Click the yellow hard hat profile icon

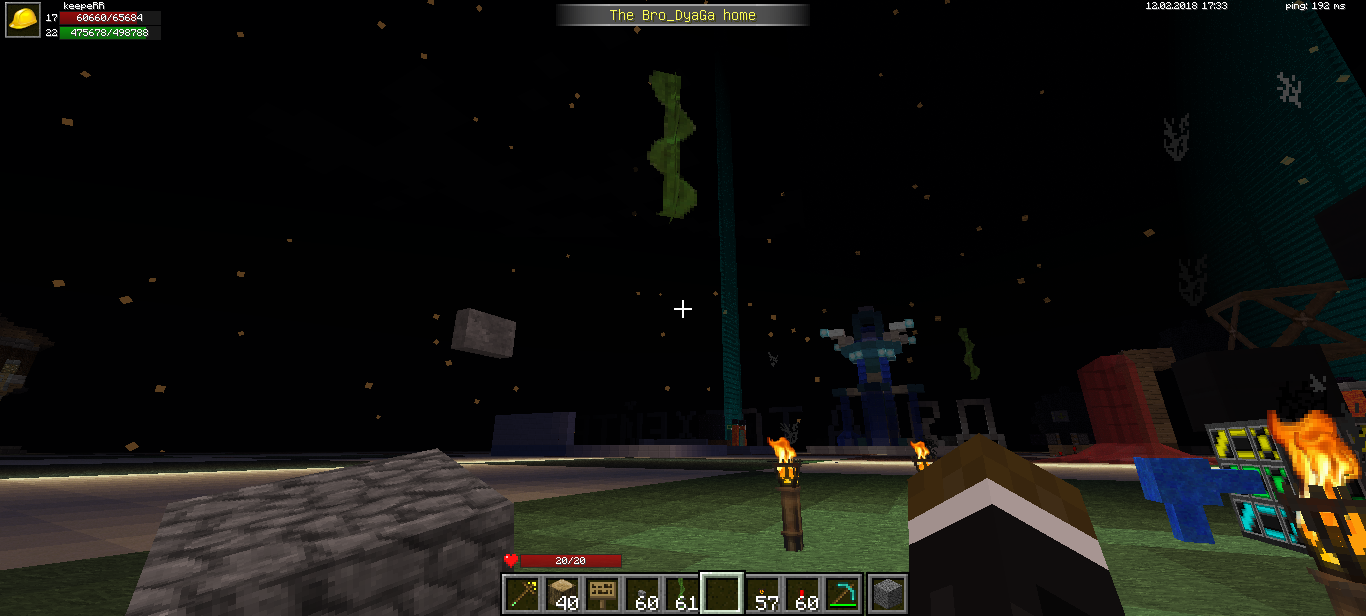tap(23, 20)
